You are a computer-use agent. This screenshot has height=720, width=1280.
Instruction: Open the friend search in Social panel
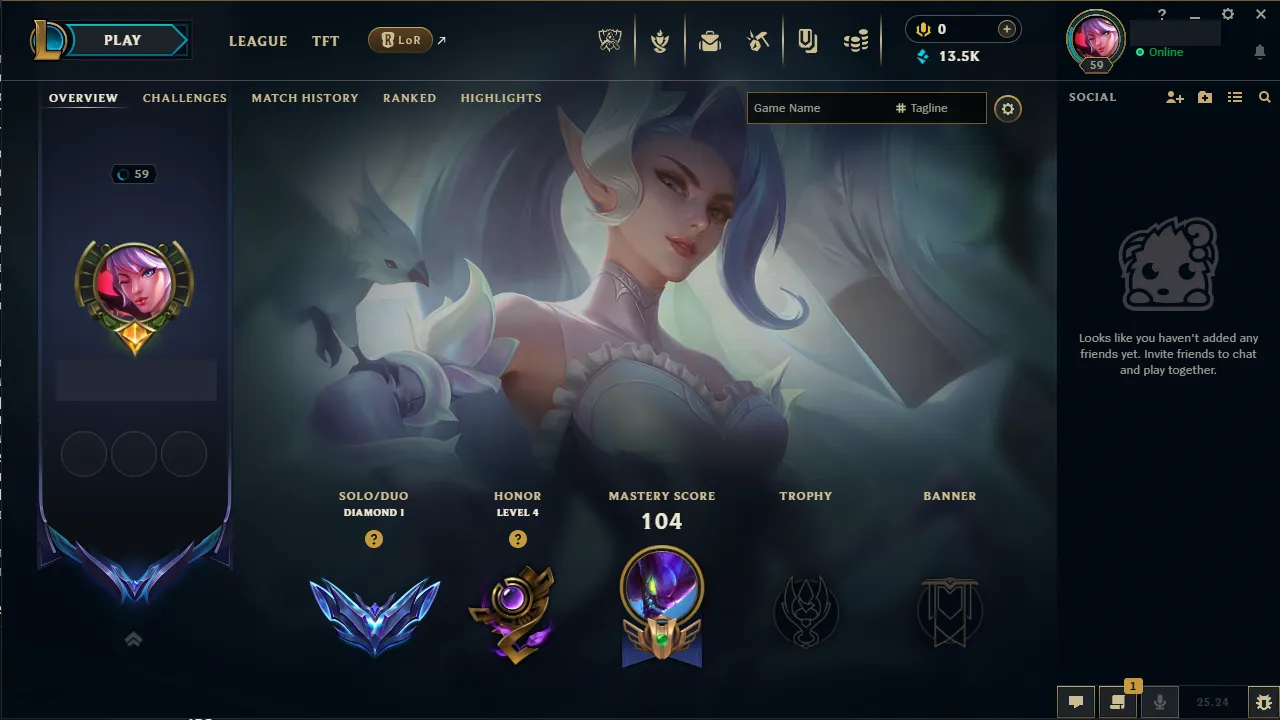point(1264,97)
